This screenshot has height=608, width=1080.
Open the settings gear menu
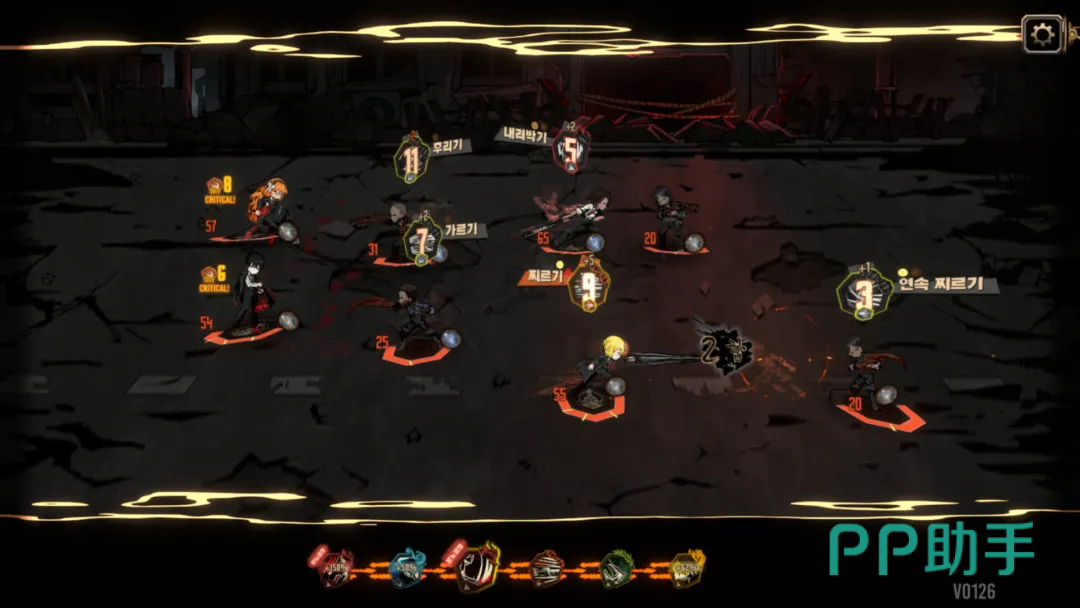pos(1042,36)
